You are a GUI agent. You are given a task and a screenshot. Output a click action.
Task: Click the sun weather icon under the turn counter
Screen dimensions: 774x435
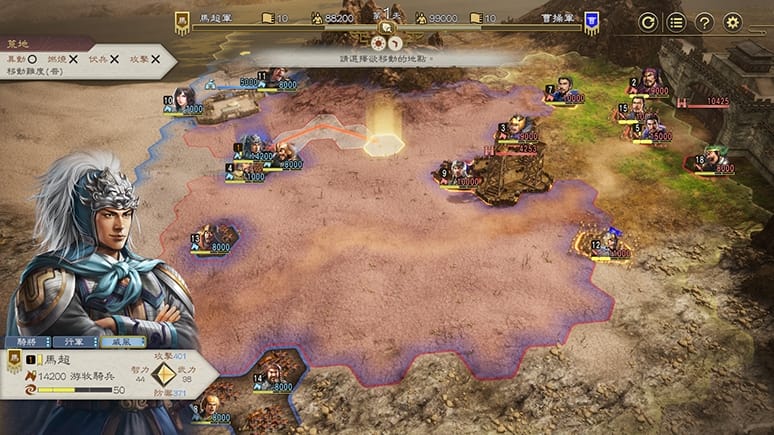pos(379,43)
